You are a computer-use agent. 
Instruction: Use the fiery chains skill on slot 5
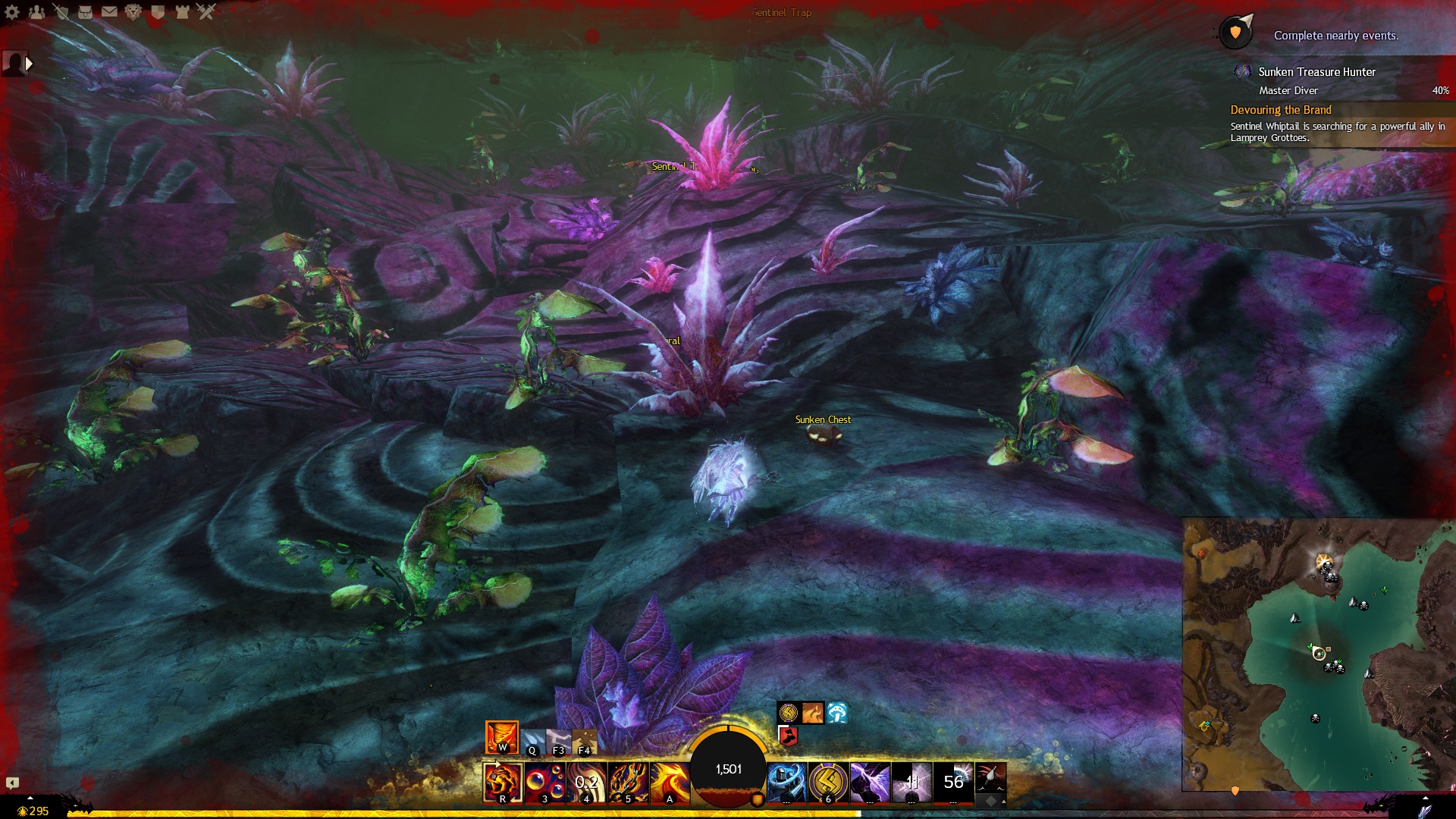[x=628, y=783]
